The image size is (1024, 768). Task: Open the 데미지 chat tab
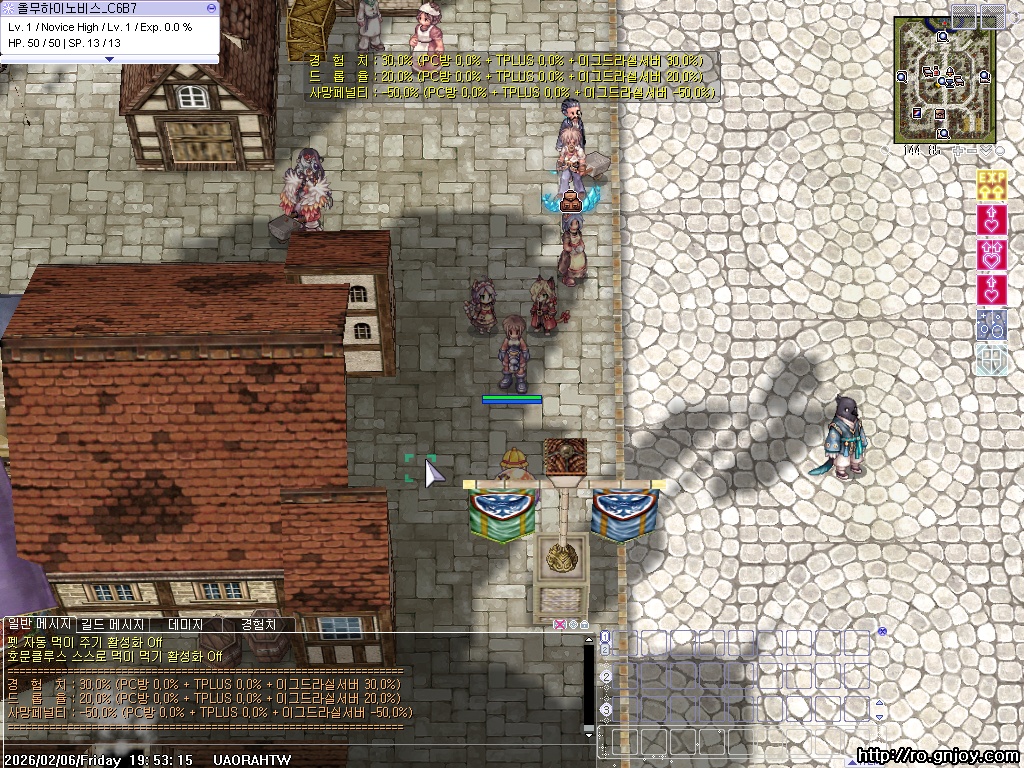tap(186, 624)
